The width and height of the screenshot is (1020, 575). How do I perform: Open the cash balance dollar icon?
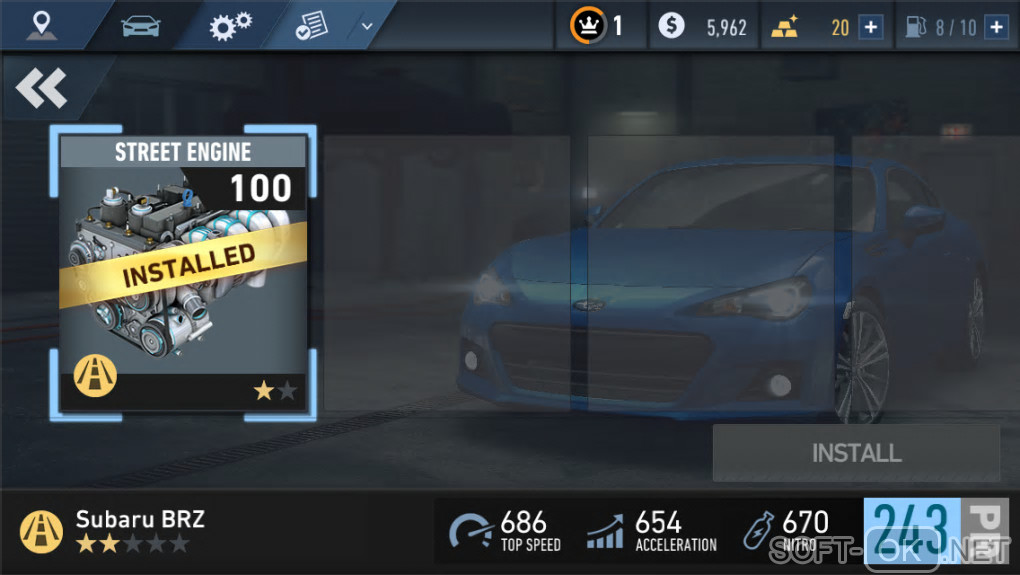[672, 26]
